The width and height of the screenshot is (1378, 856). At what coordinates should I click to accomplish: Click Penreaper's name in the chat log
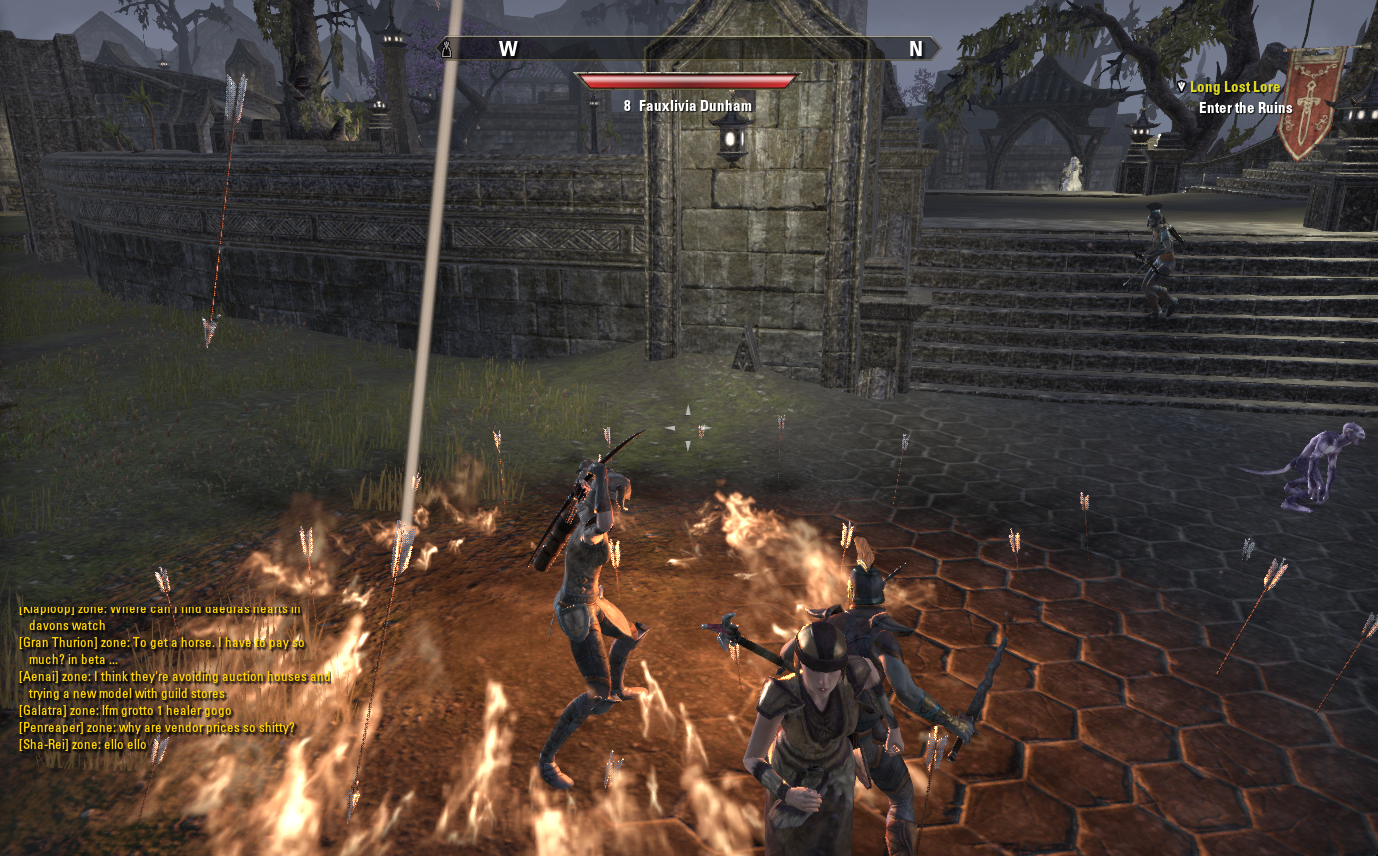48,728
